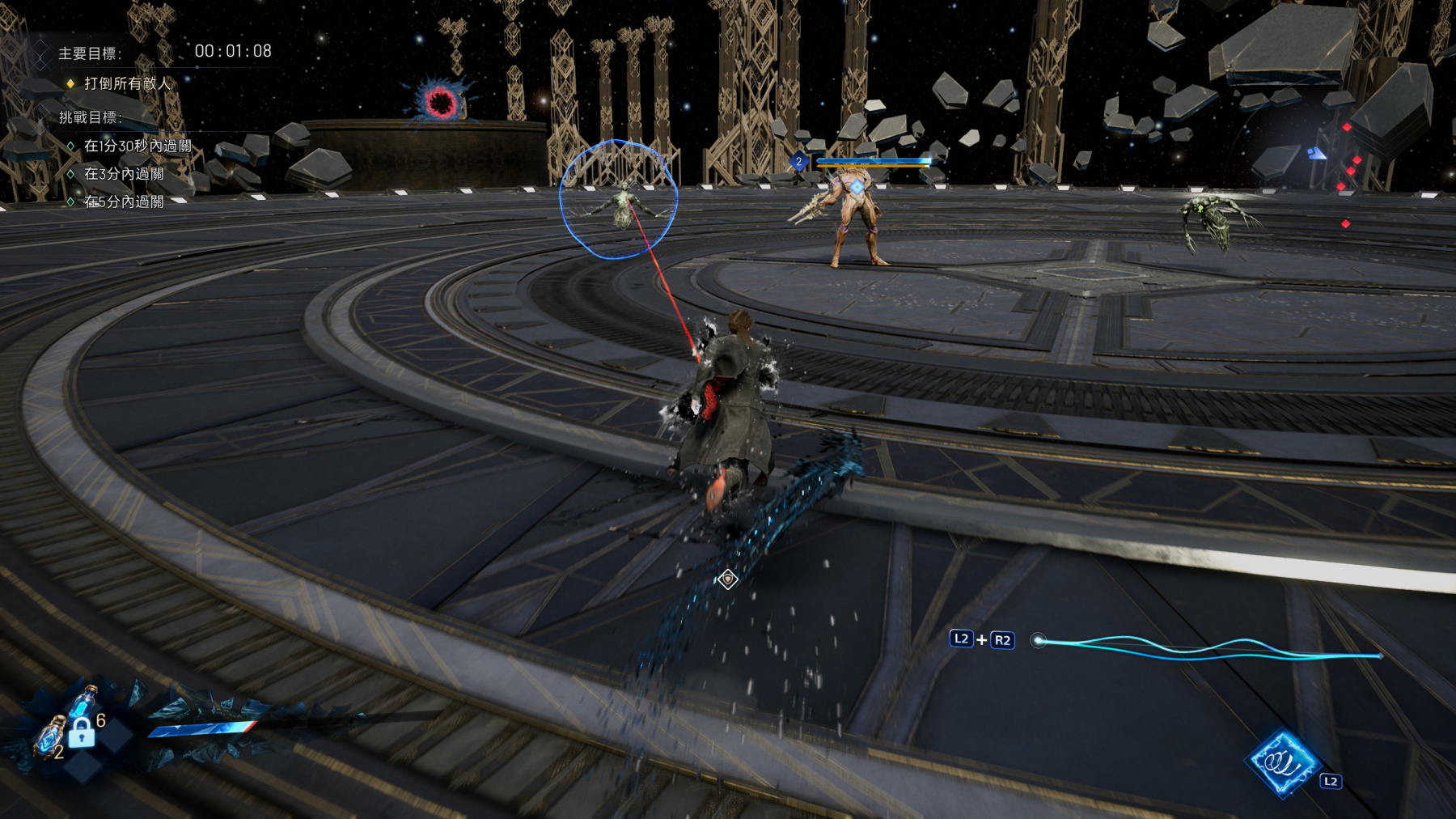
Task: Select the 打倒所有敵人 main objective
Action: click(127, 83)
